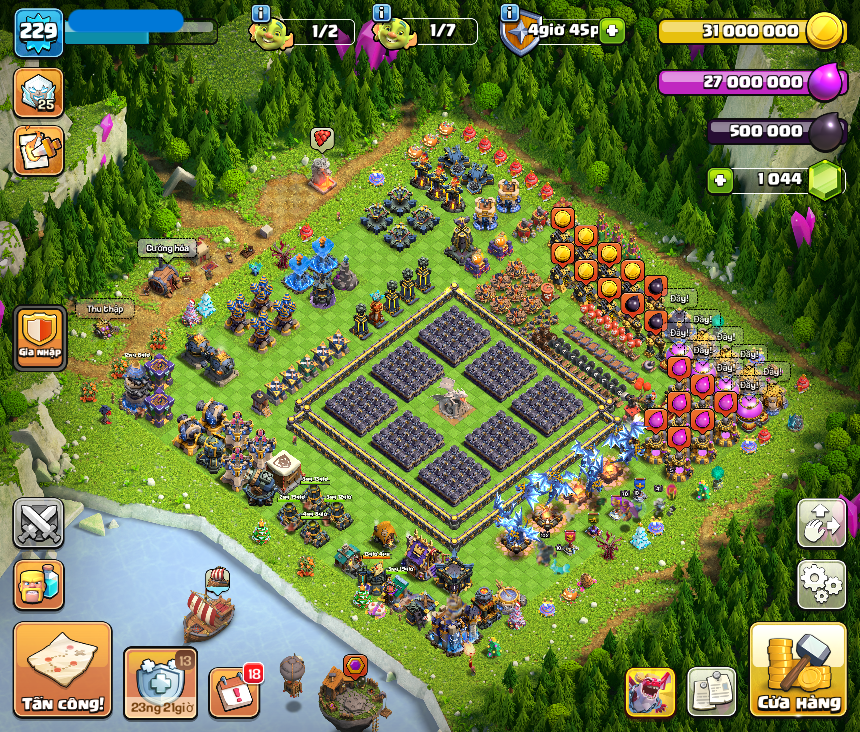Open the season pass shield with 23ng 21giờ
The width and height of the screenshot is (860, 732).
click(160, 683)
